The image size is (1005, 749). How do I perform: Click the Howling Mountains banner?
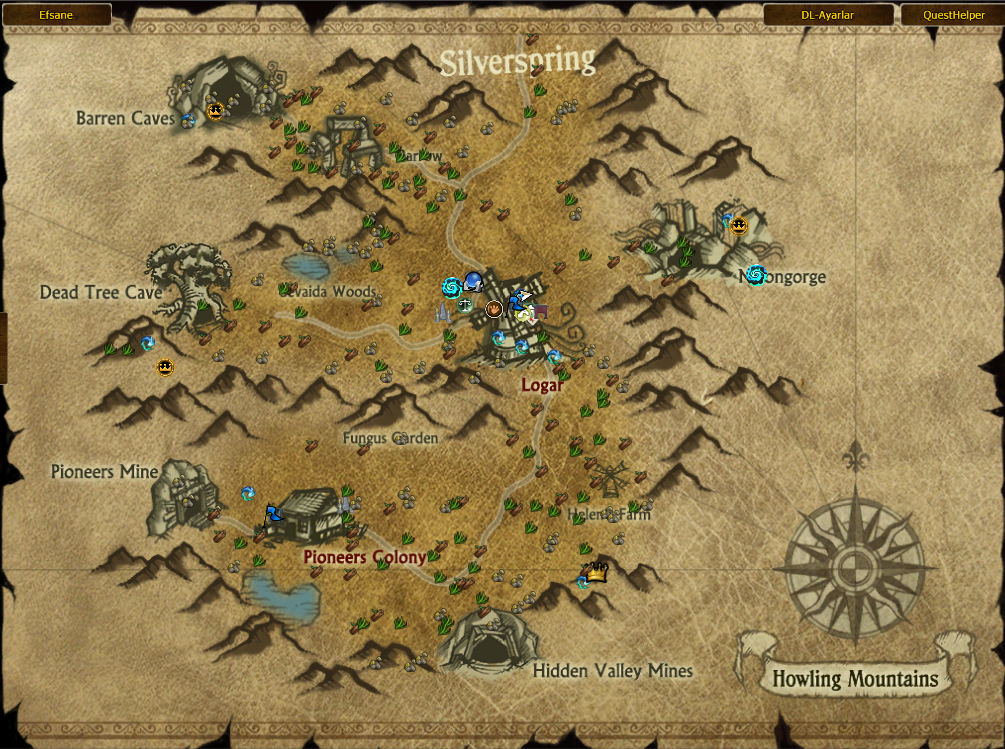tap(855, 680)
